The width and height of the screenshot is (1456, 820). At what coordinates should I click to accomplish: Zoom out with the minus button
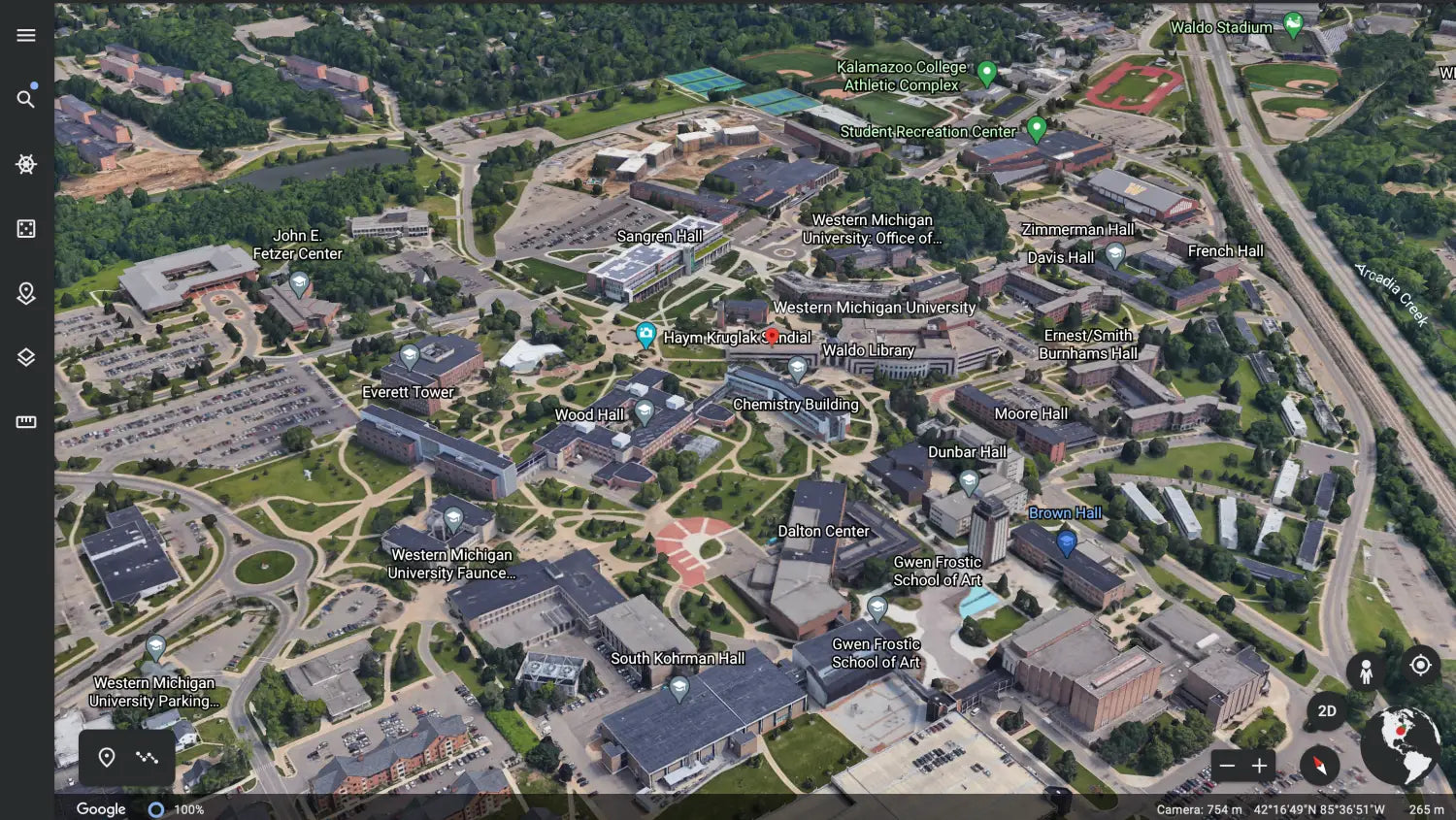click(1227, 766)
